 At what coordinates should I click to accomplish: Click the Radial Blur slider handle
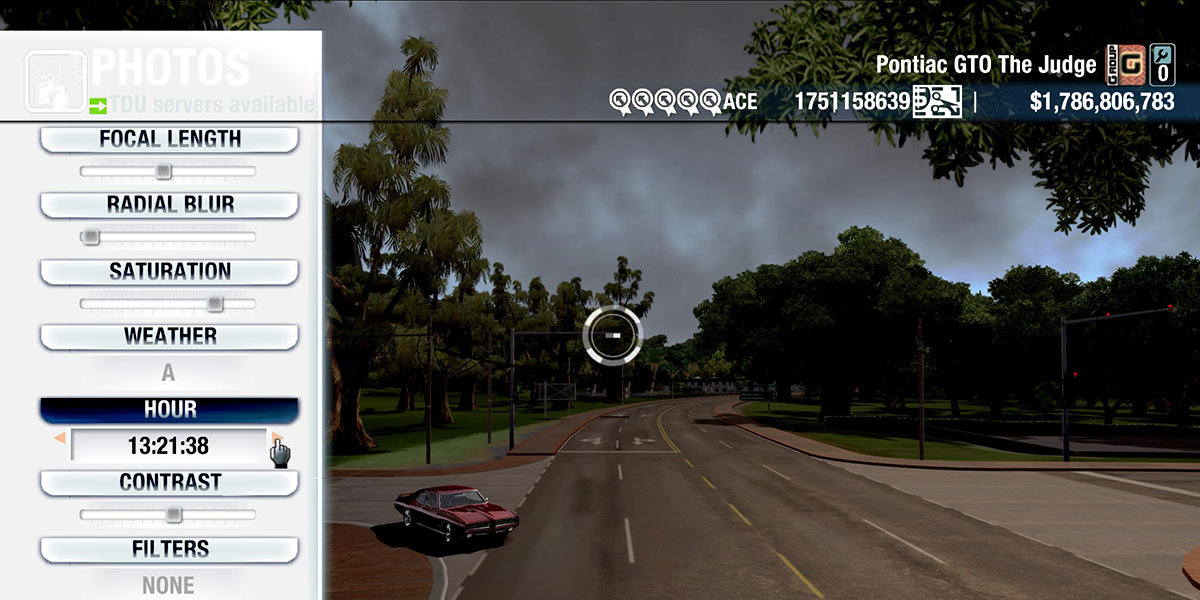pyautogui.click(x=91, y=237)
